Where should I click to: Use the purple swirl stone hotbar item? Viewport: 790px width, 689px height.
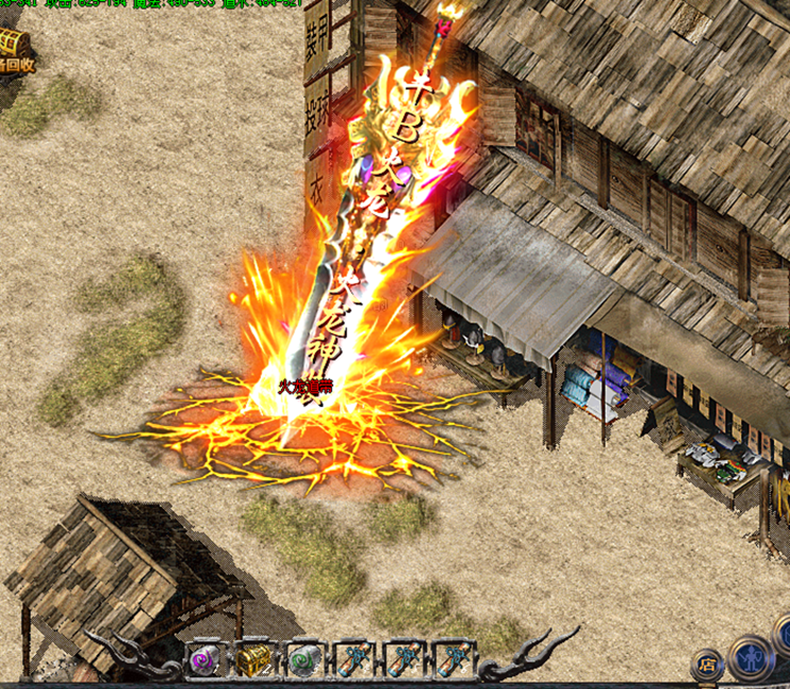coord(203,660)
